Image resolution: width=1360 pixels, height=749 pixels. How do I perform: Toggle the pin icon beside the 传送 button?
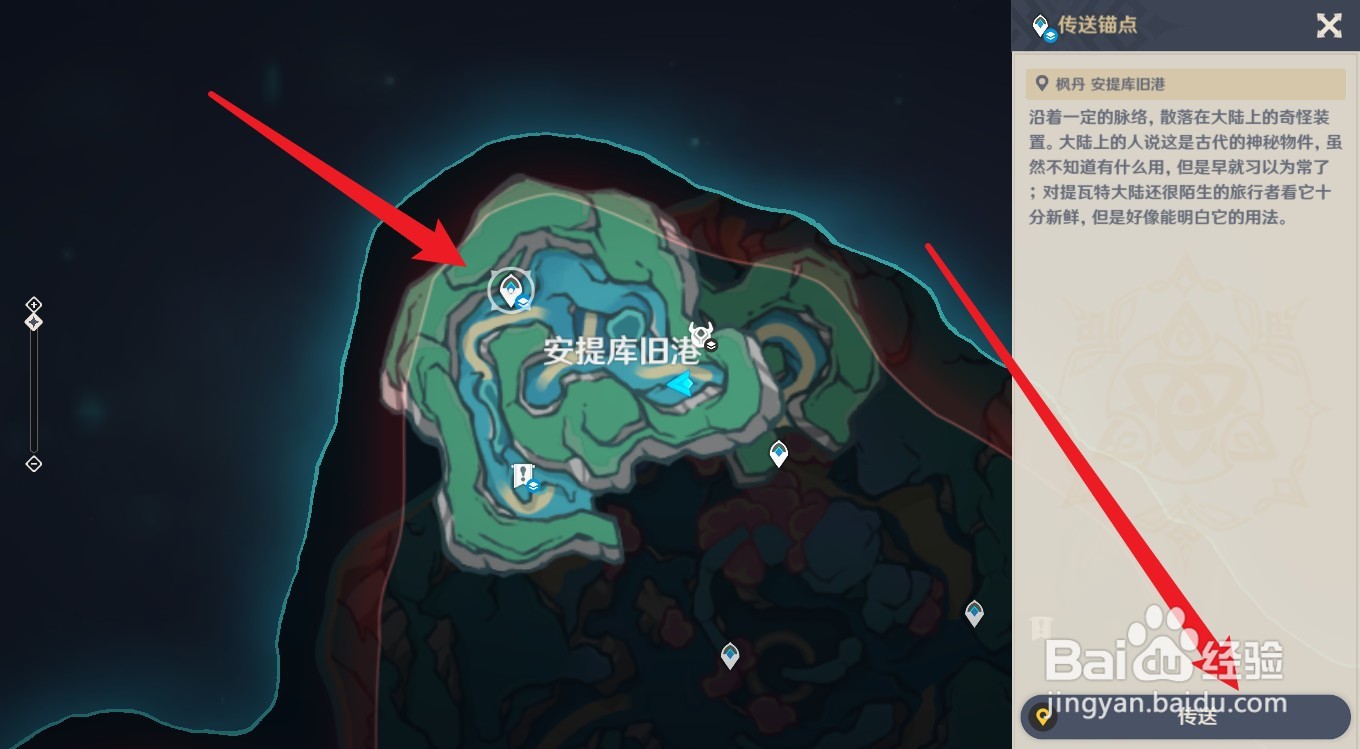coord(1042,716)
